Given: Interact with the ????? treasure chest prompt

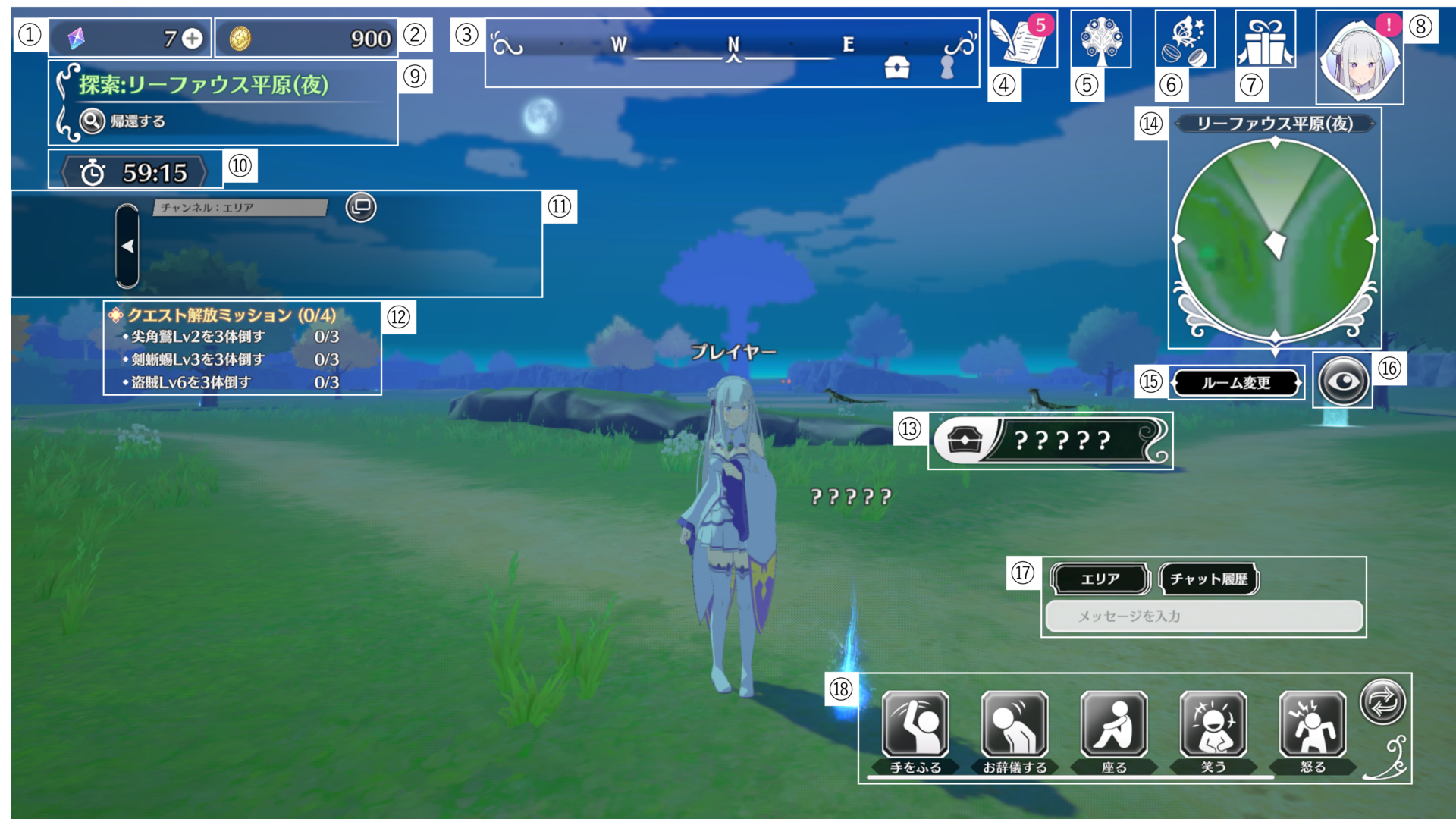Looking at the screenshot, I should [x=1052, y=441].
